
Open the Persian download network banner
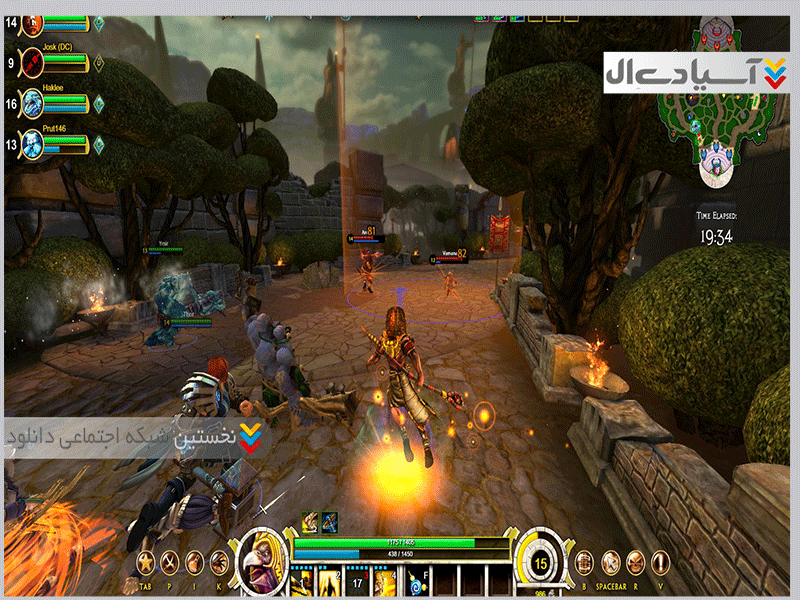[130, 439]
